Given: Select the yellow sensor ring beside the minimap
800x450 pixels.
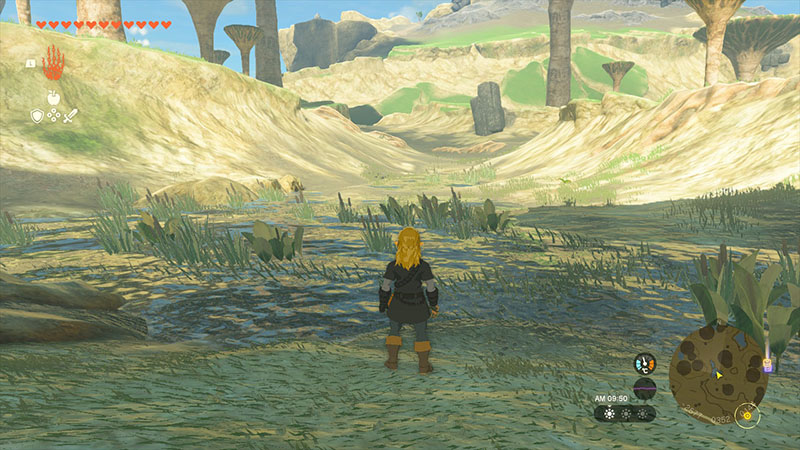Looking at the screenshot, I should coord(746,415).
